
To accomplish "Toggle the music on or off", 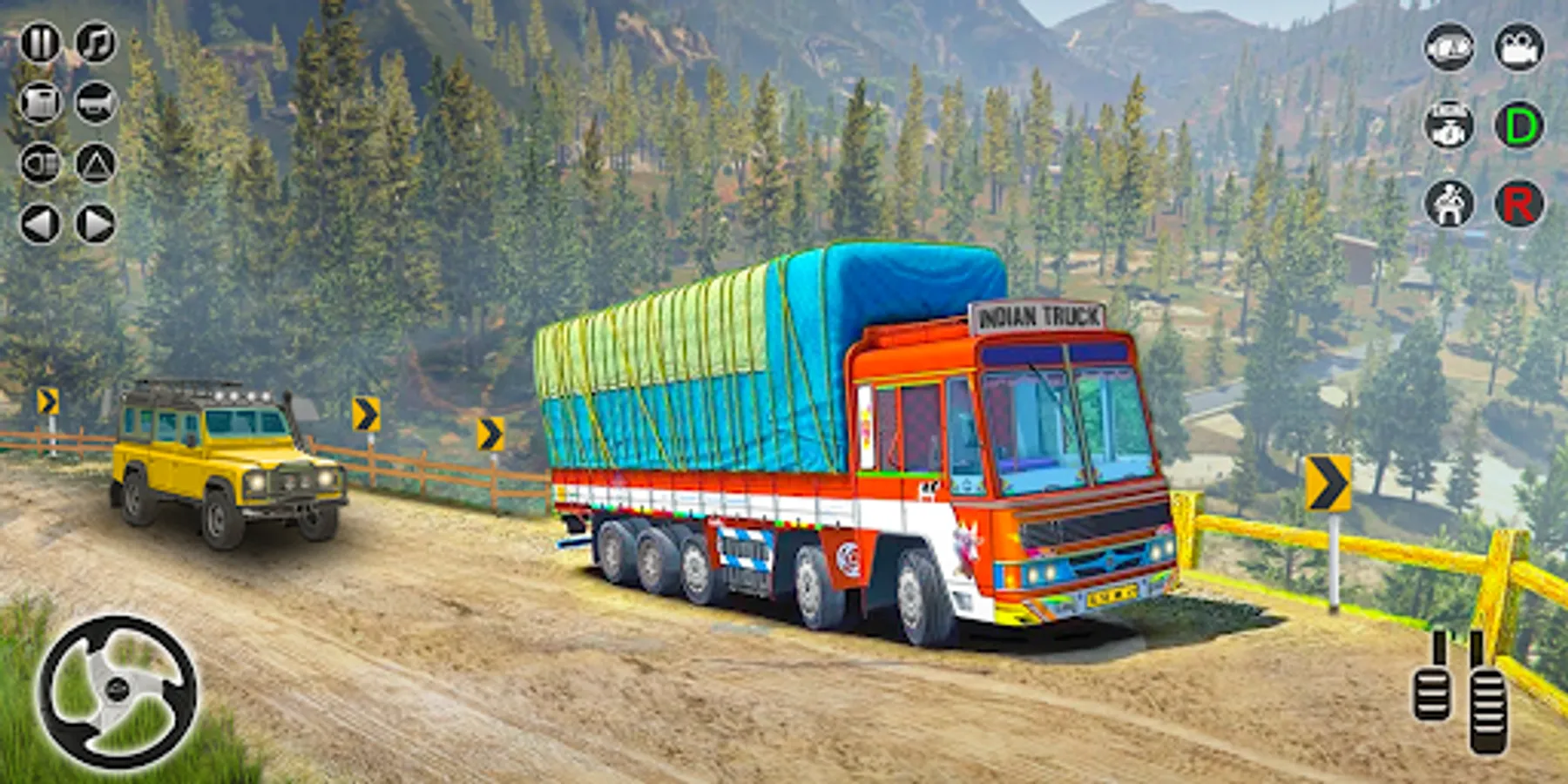I will tap(96, 42).
